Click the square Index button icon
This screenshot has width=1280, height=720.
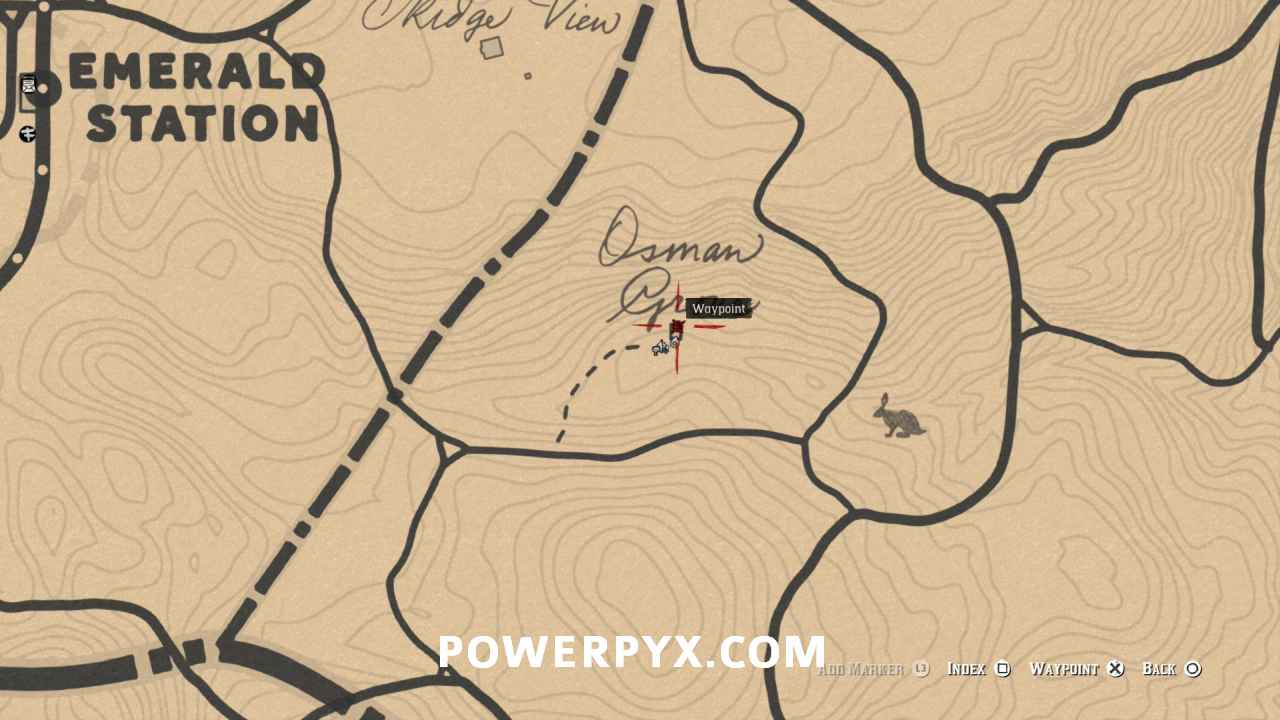(x=1004, y=668)
